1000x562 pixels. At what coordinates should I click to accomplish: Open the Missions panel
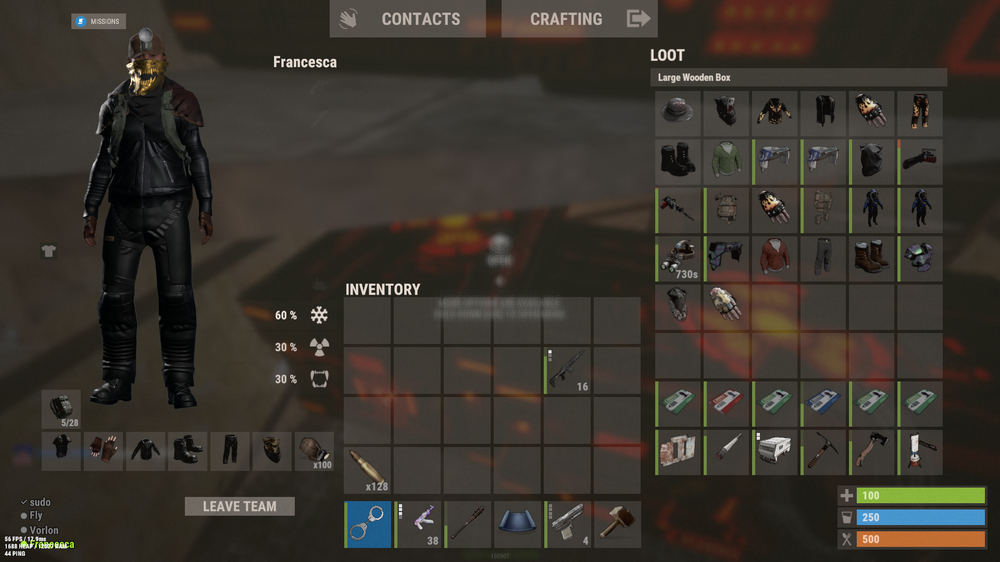98,21
